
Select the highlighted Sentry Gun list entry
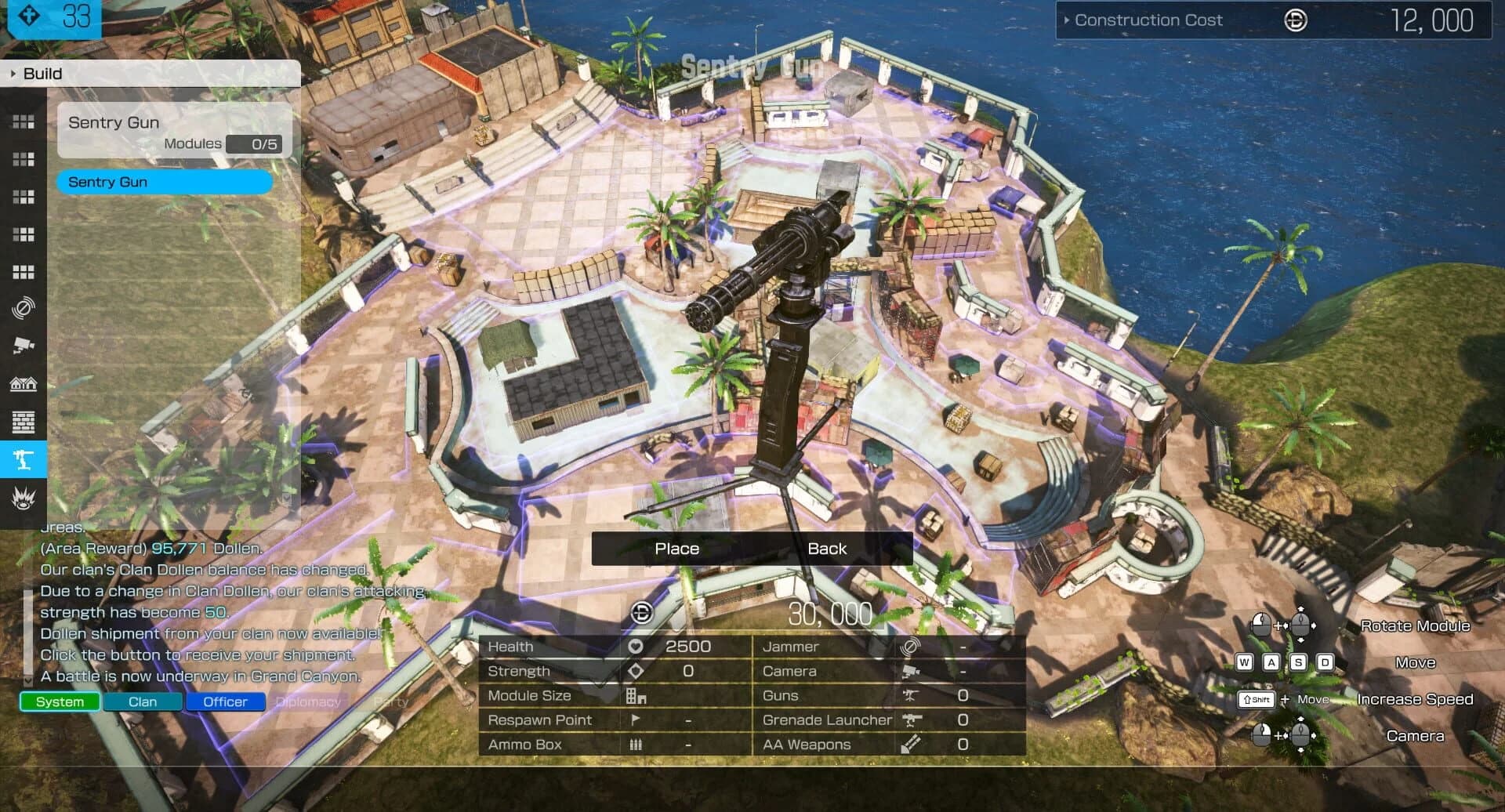[165, 182]
